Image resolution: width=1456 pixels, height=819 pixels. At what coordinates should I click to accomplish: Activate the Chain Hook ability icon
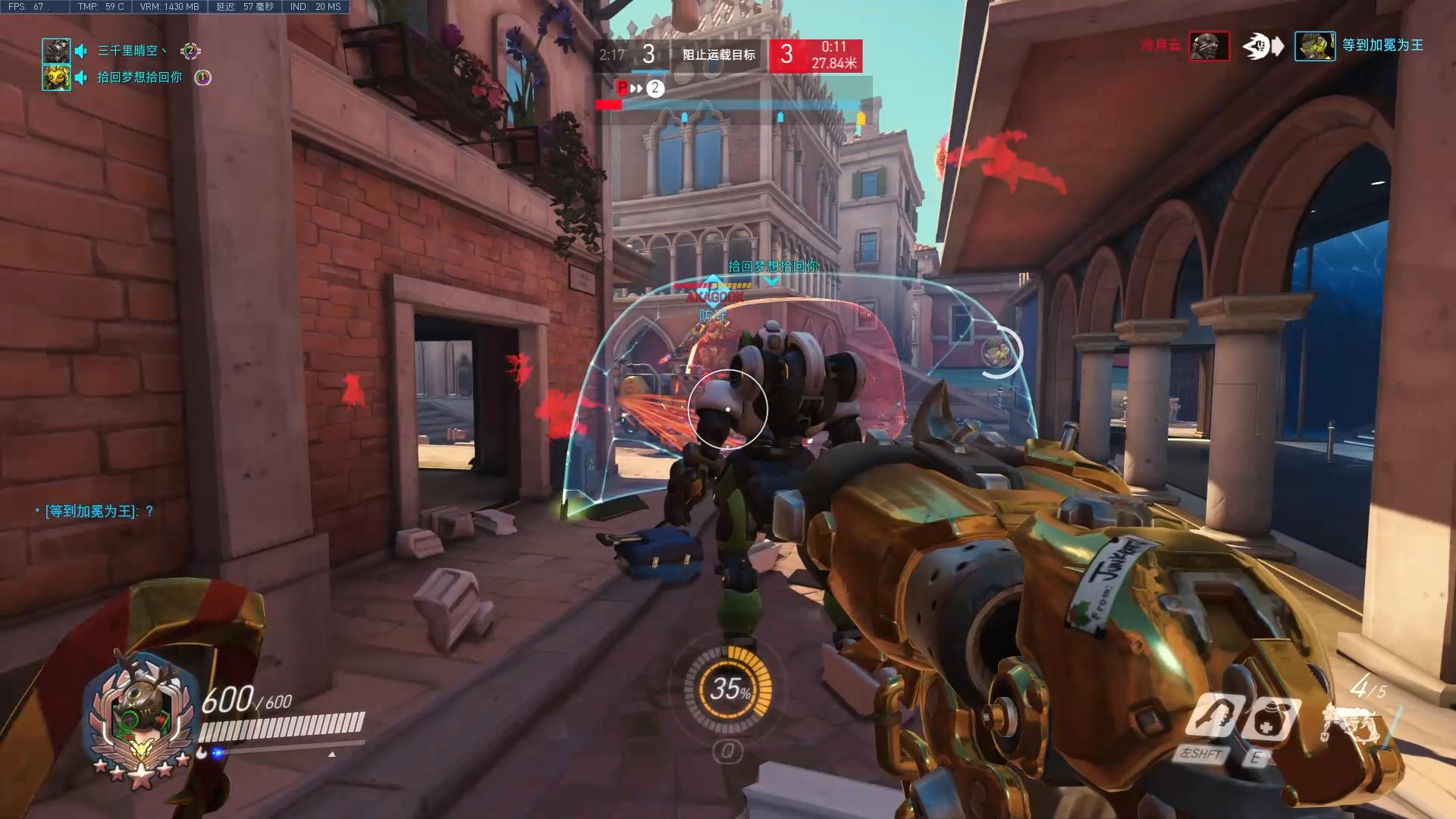point(1213,717)
